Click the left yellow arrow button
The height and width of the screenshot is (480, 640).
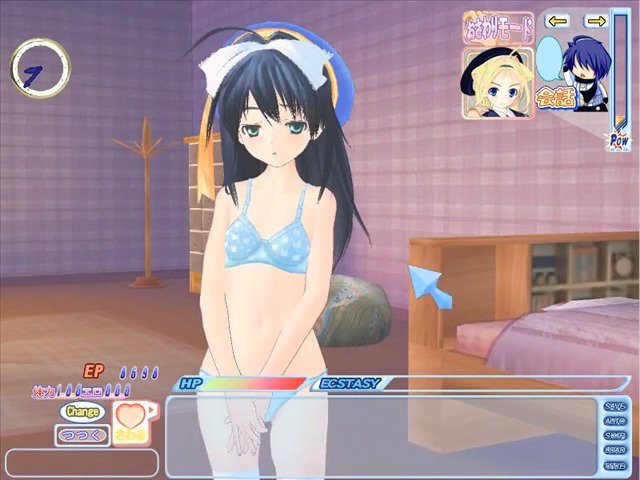point(558,21)
